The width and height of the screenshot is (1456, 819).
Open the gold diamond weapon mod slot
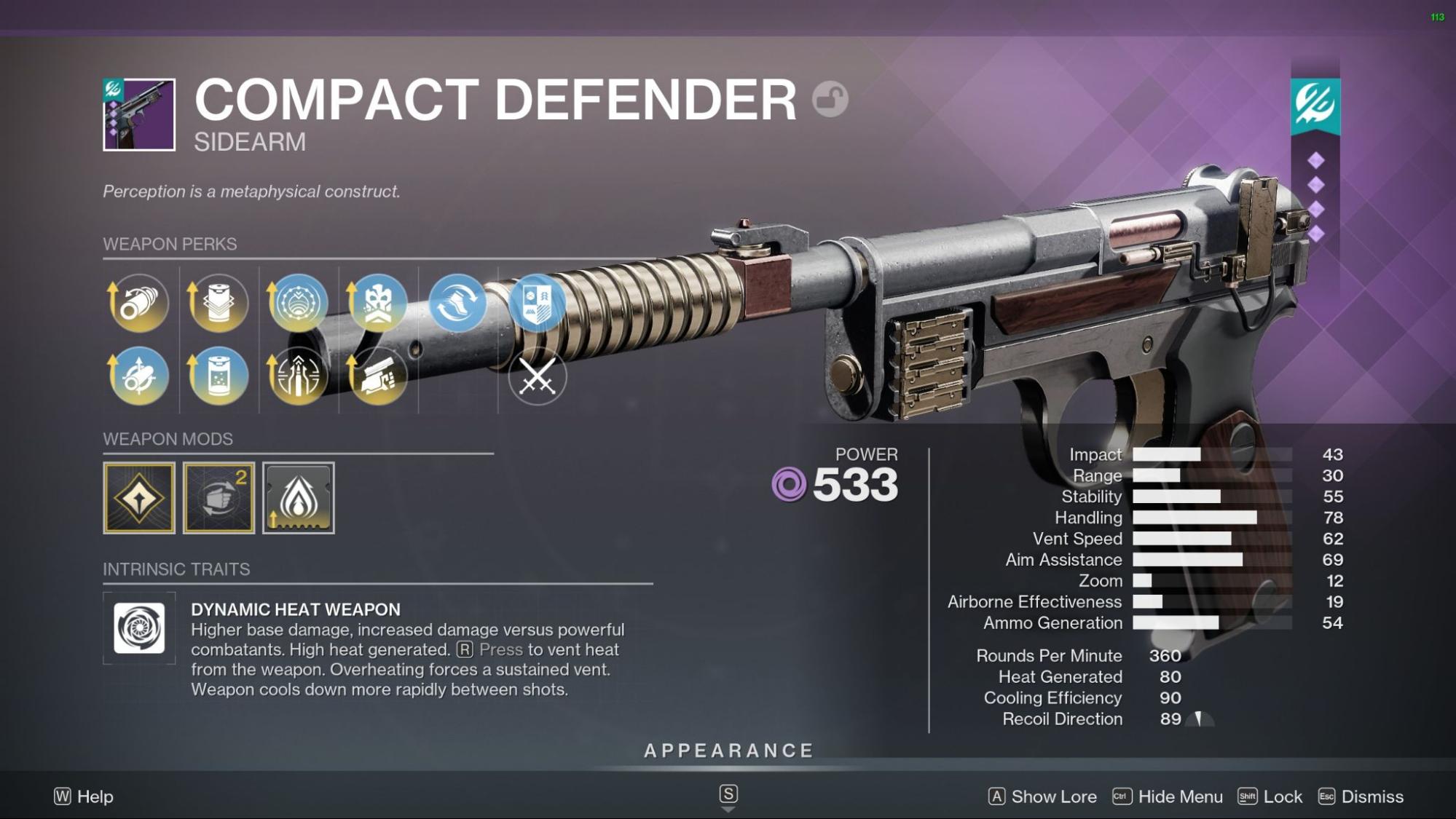[x=139, y=498]
